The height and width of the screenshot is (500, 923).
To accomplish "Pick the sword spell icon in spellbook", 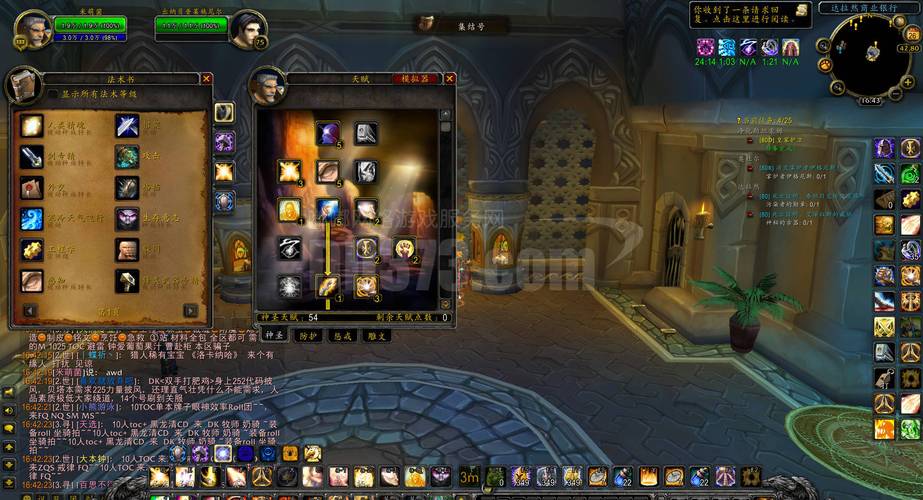I will [32, 157].
